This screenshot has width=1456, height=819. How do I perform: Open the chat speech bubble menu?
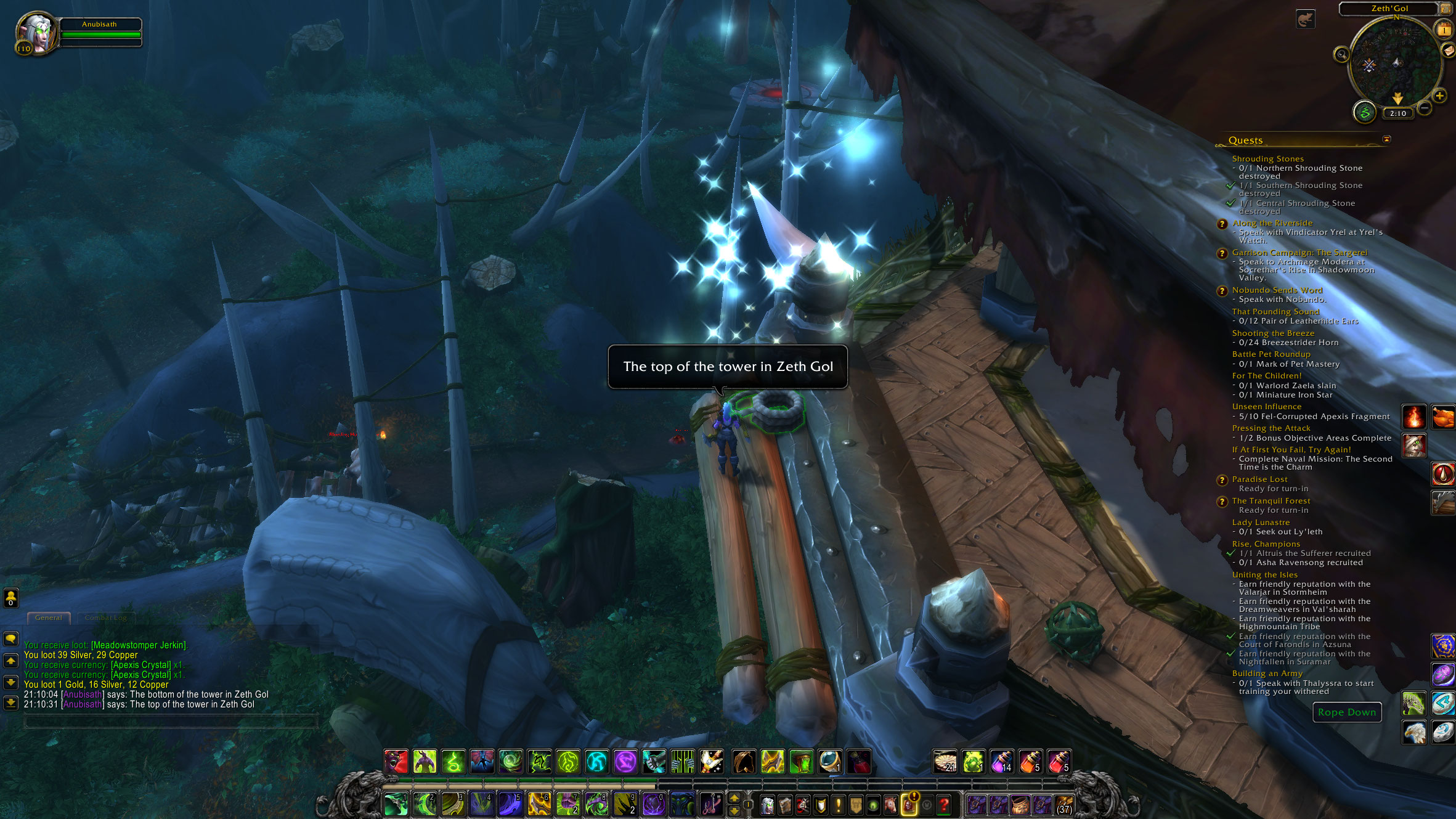click(11, 639)
